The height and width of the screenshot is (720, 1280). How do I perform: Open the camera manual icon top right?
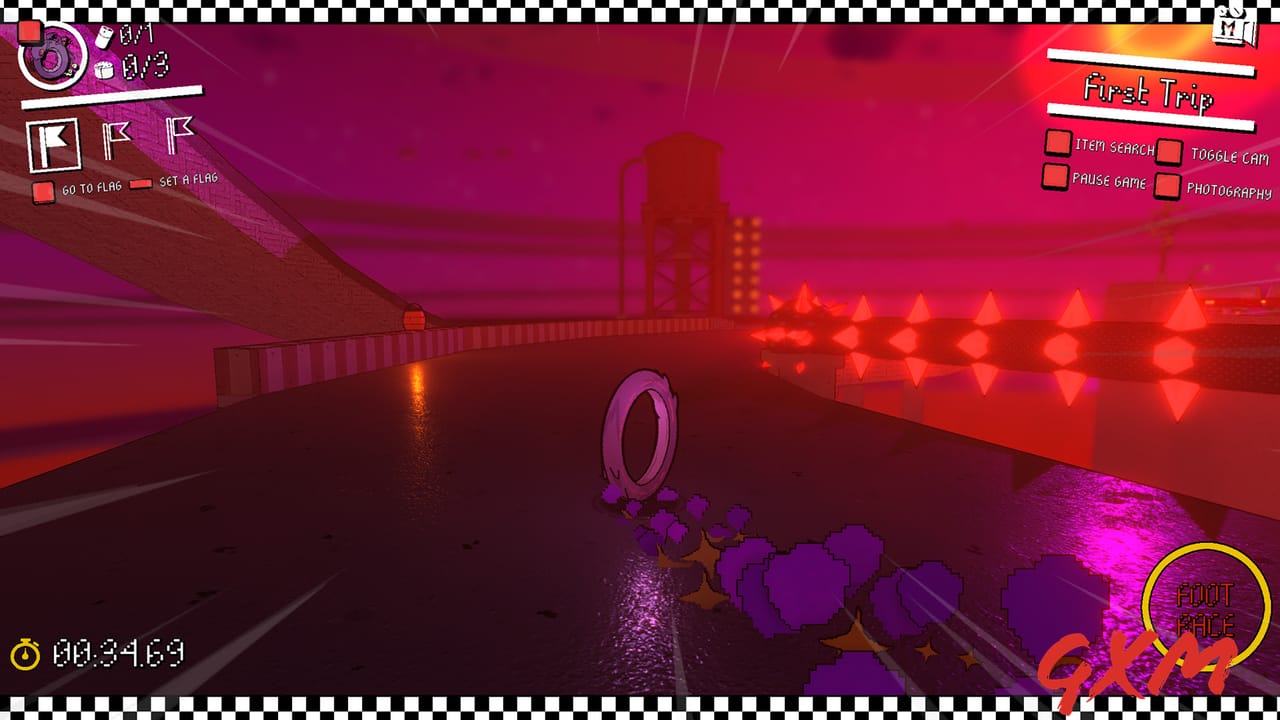click(x=1233, y=25)
